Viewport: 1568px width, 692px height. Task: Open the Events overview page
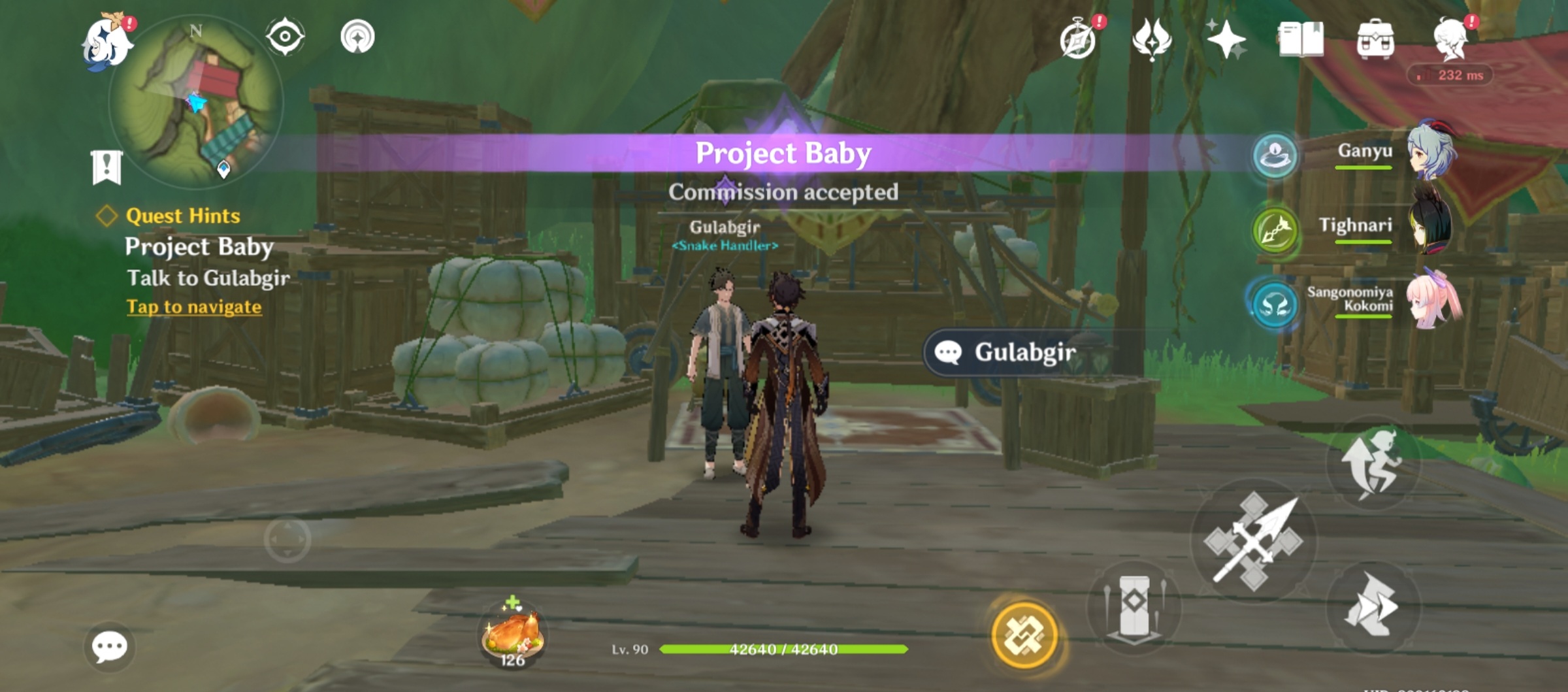[1079, 38]
